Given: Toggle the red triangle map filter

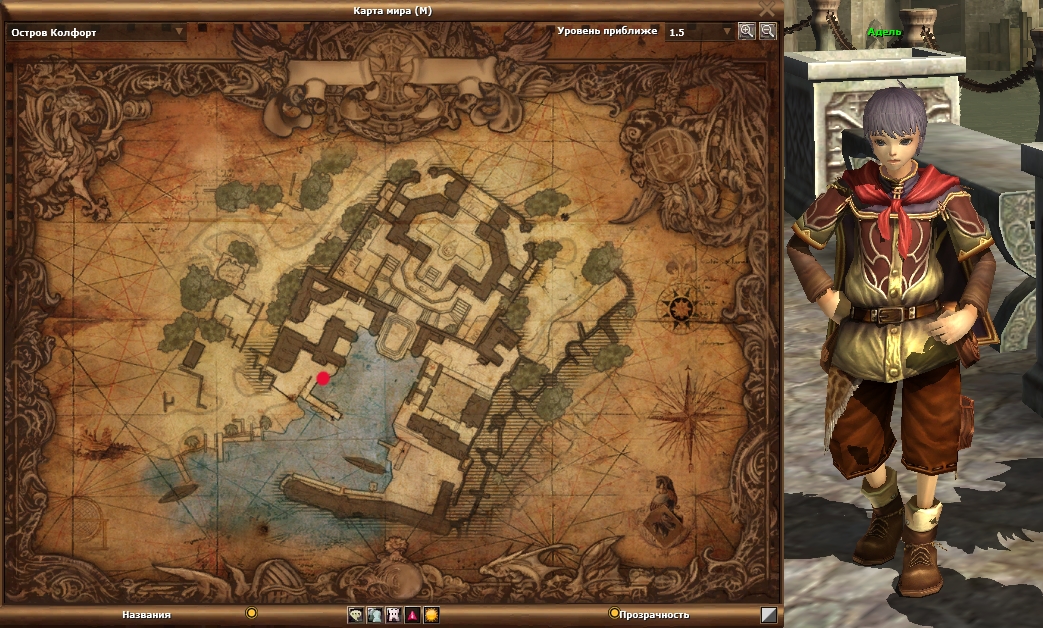Looking at the screenshot, I should 413,615.
